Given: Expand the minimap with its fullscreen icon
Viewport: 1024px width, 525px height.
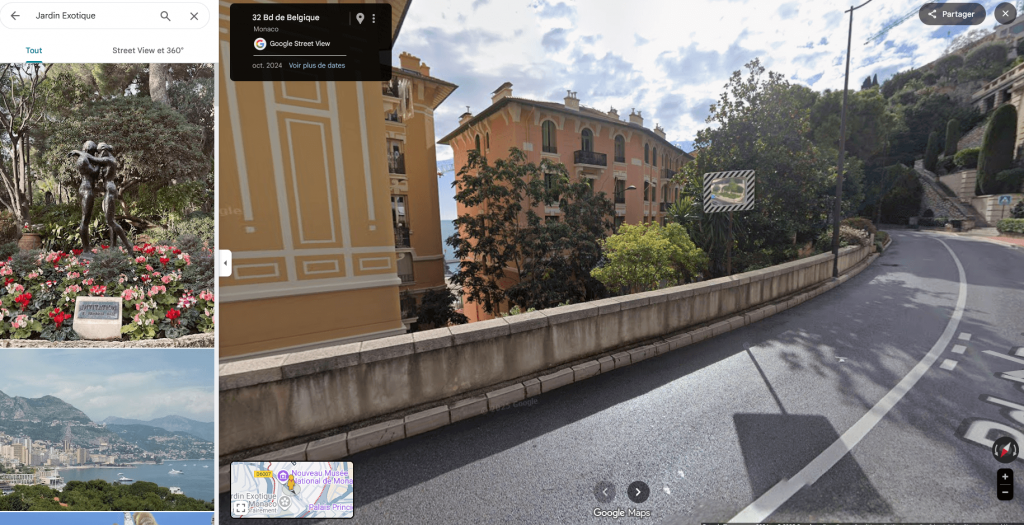Looking at the screenshot, I should [241, 508].
